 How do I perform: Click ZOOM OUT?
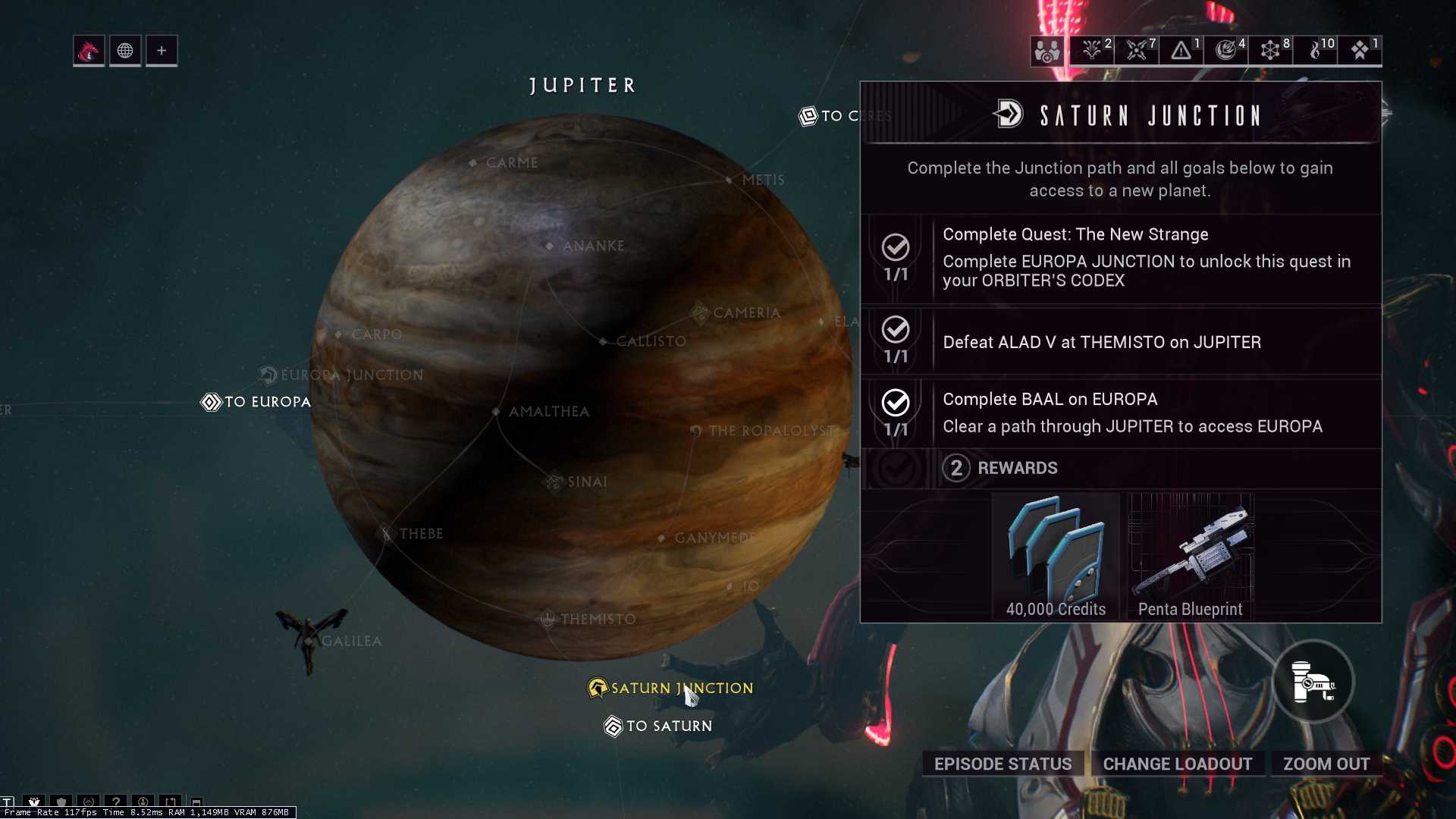point(1326,764)
